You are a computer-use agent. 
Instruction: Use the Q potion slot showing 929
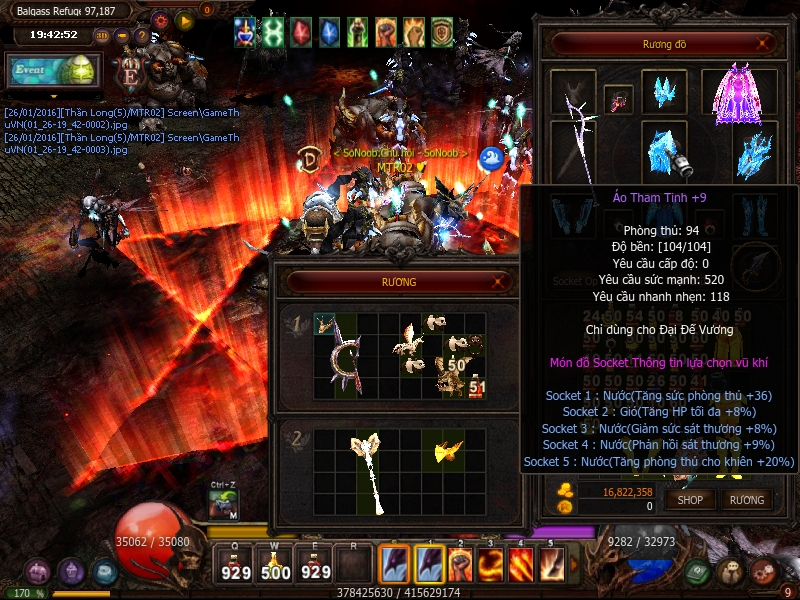coord(236,565)
